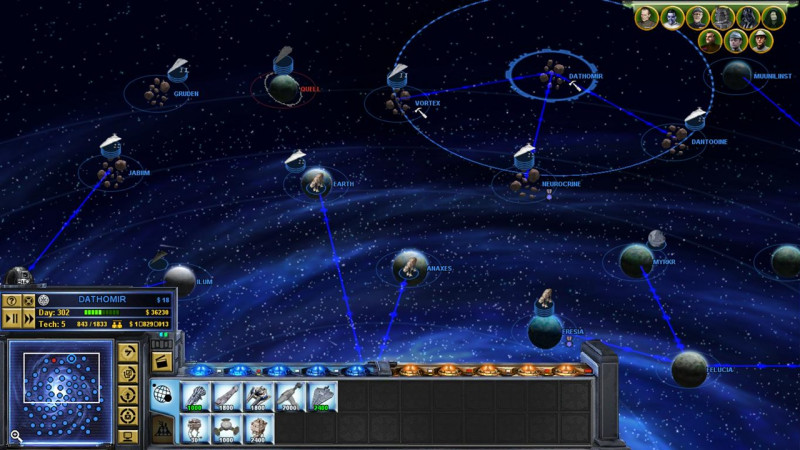
Task: Queue the top-row 1000-credit cruiser
Action: click(x=194, y=397)
